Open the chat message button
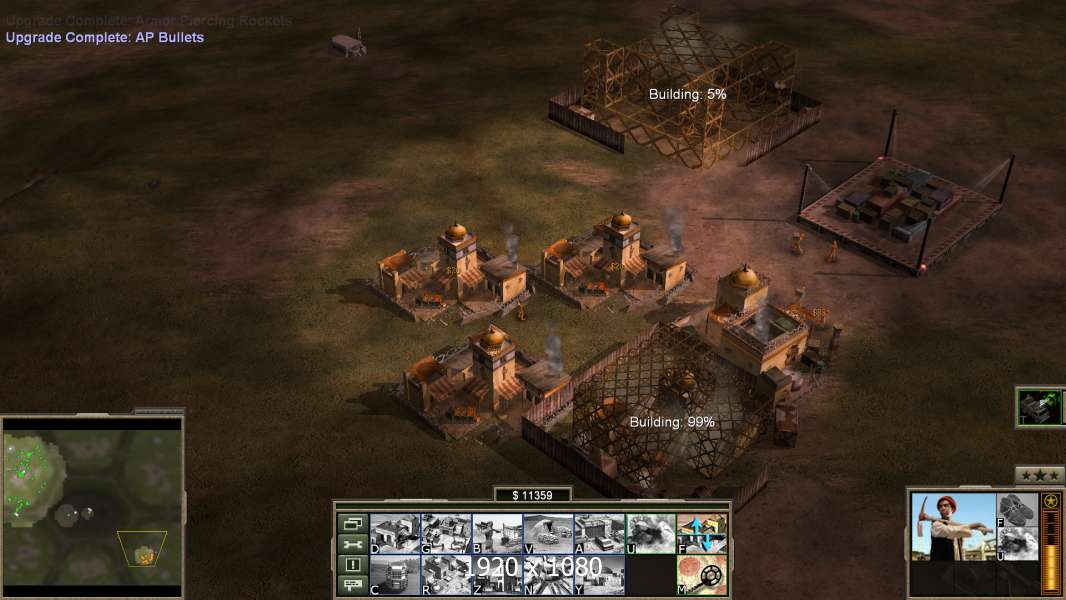 (x=352, y=585)
